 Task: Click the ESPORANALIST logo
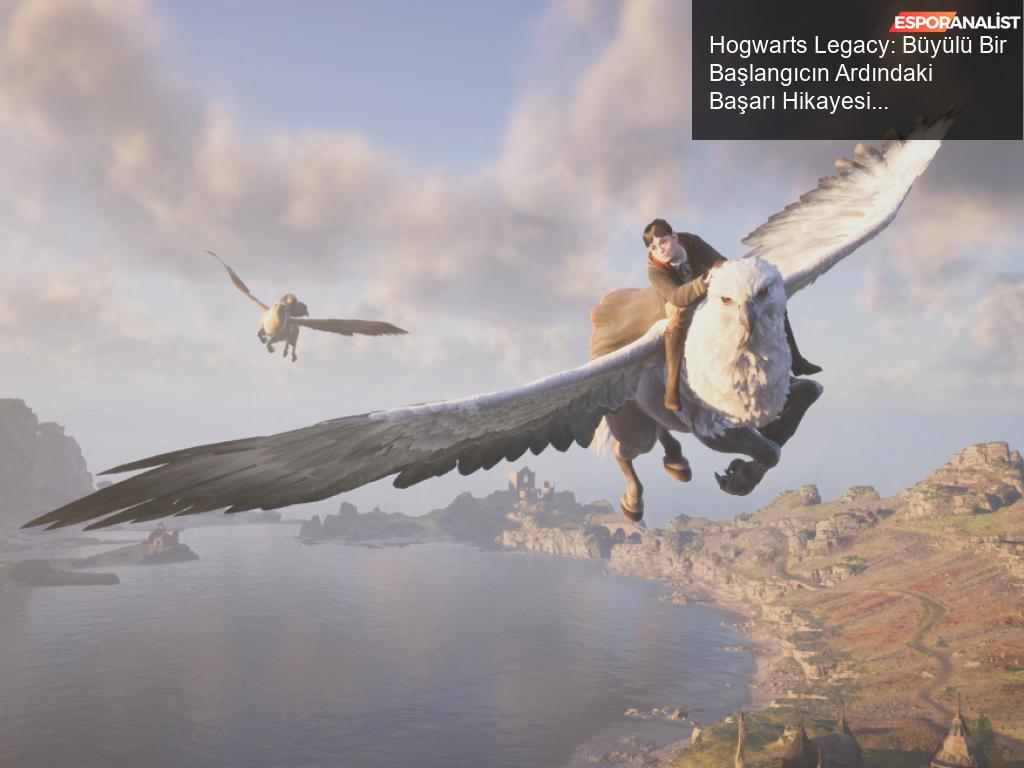pos(955,21)
